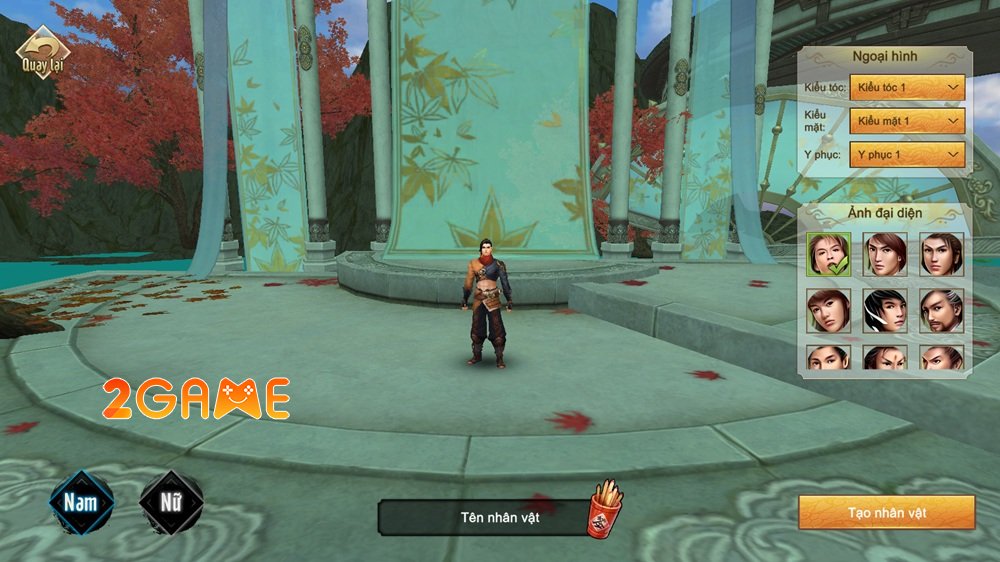Confirm with Tạo nhân vật button

click(x=886, y=513)
